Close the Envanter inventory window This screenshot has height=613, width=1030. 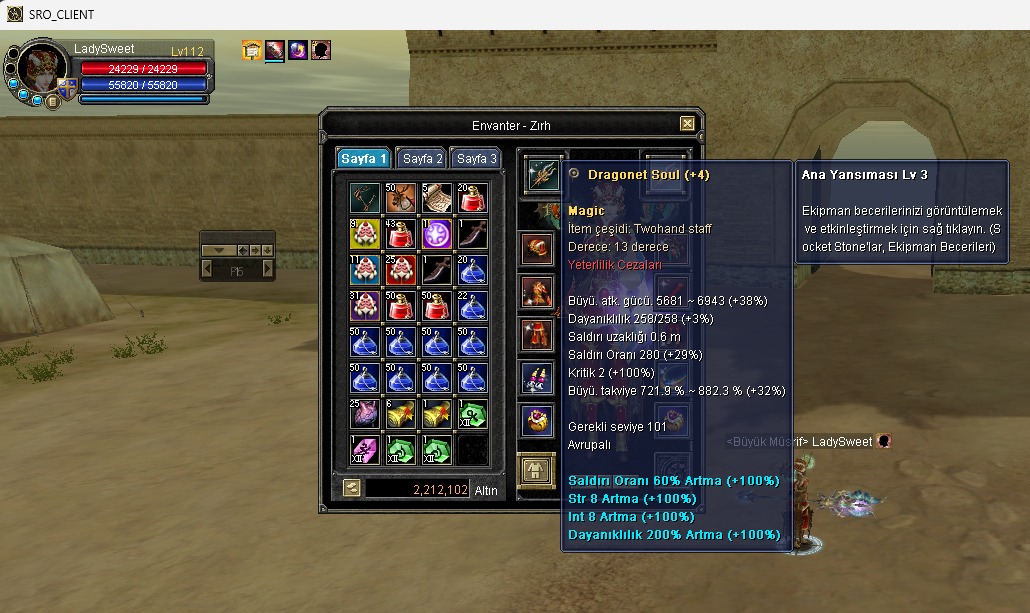pos(687,124)
